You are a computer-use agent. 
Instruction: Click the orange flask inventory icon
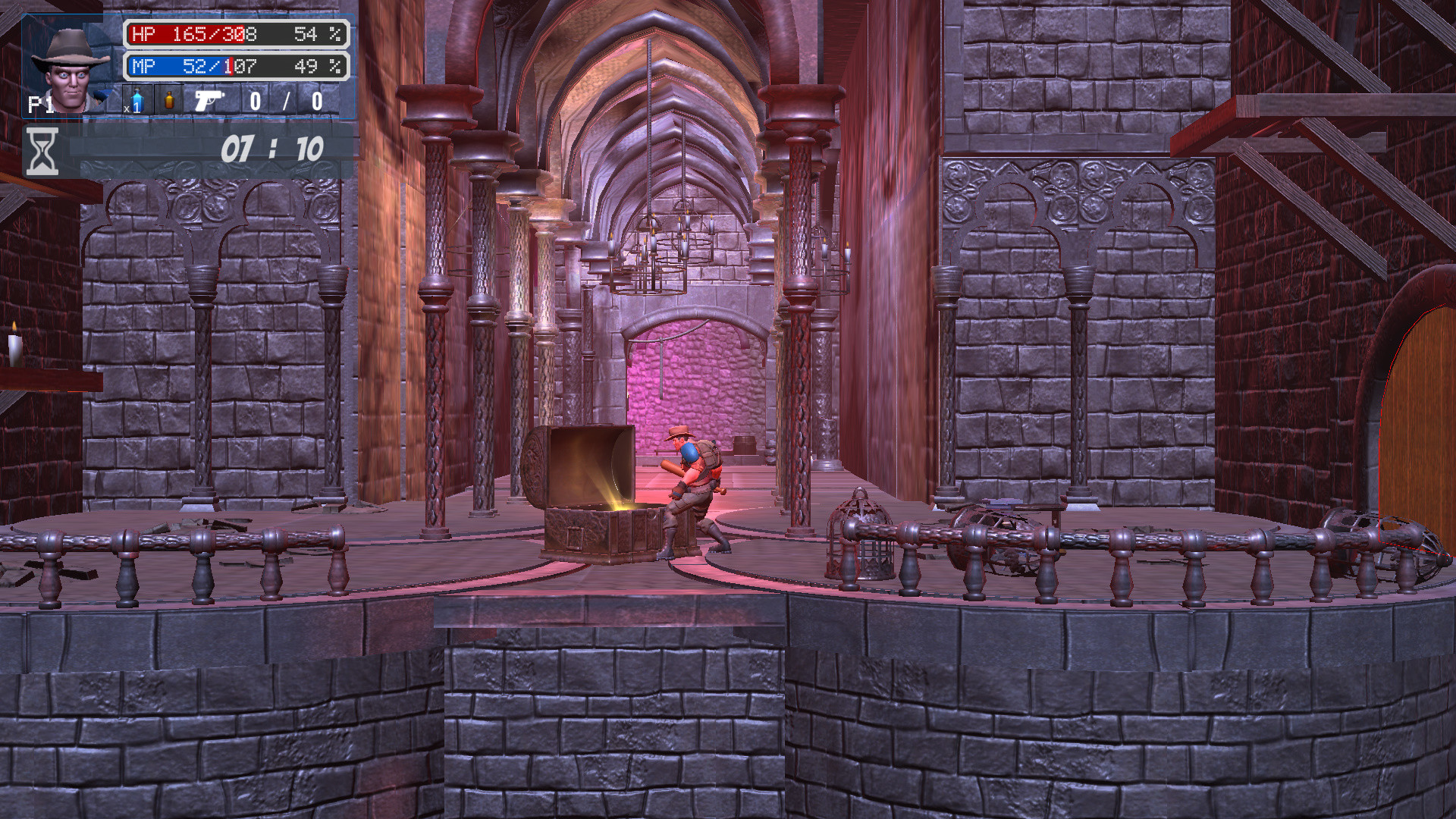[x=169, y=101]
